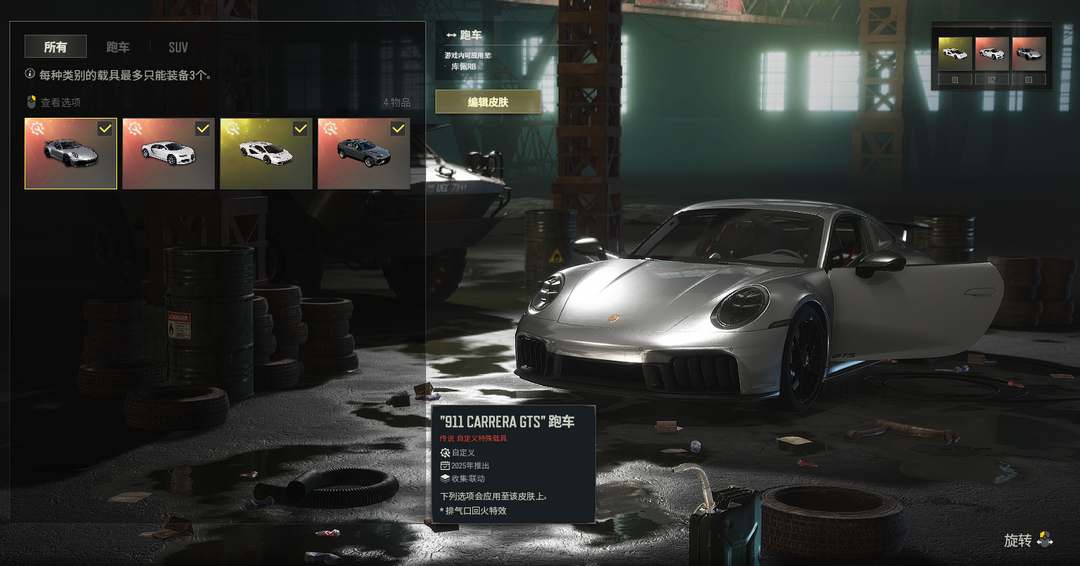The image size is (1080, 566).
Task: Select equipped slot 03 with the silver 911
Action: pos(1028,54)
